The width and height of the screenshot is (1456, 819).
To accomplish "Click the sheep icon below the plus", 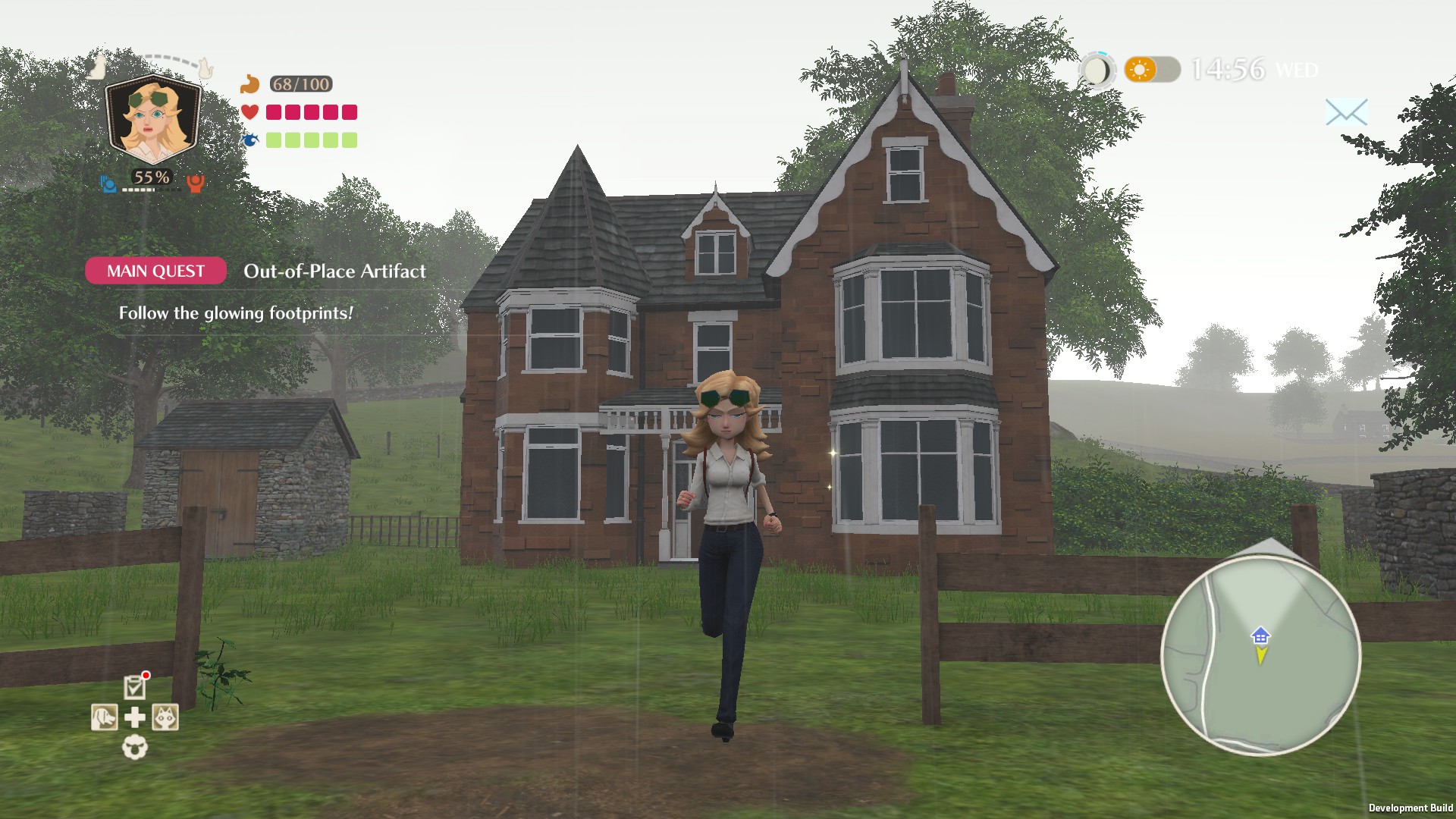I will tap(134, 748).
